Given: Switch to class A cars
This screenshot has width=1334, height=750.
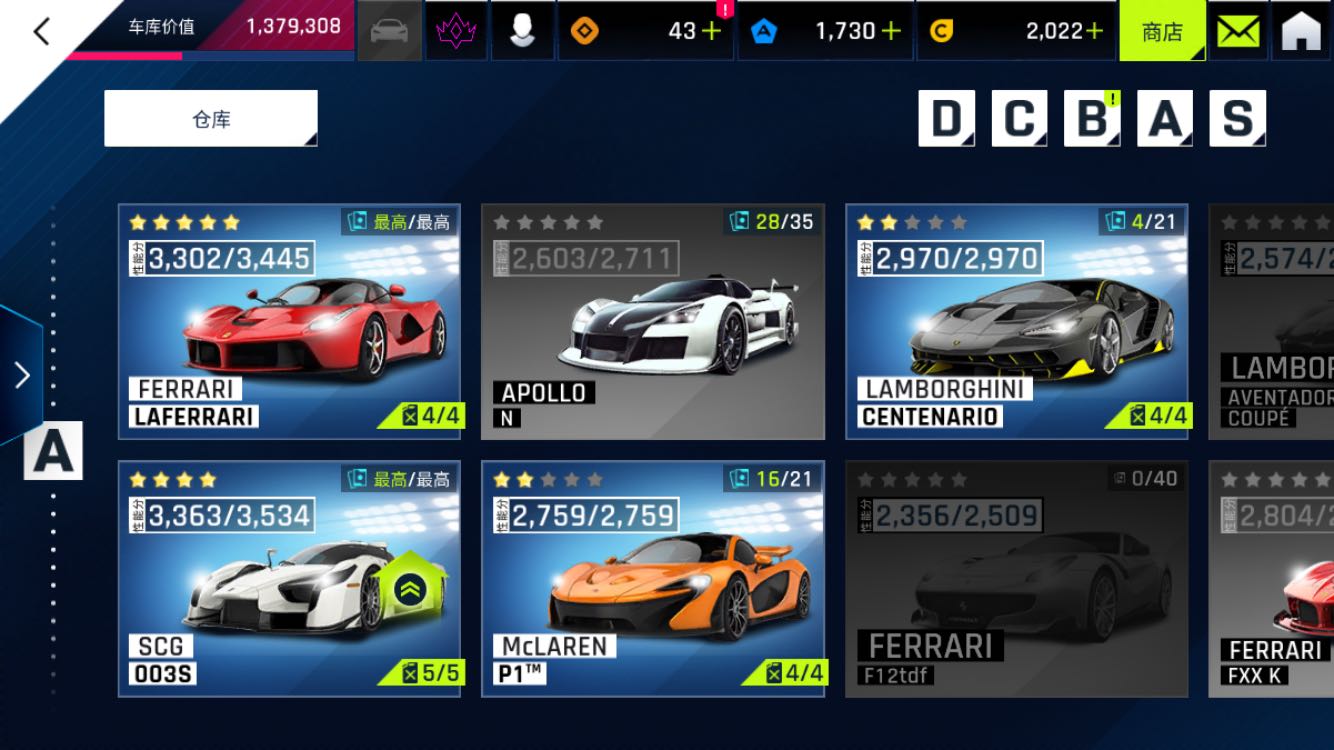Looking at the screenshot, I should [1165, 119].
